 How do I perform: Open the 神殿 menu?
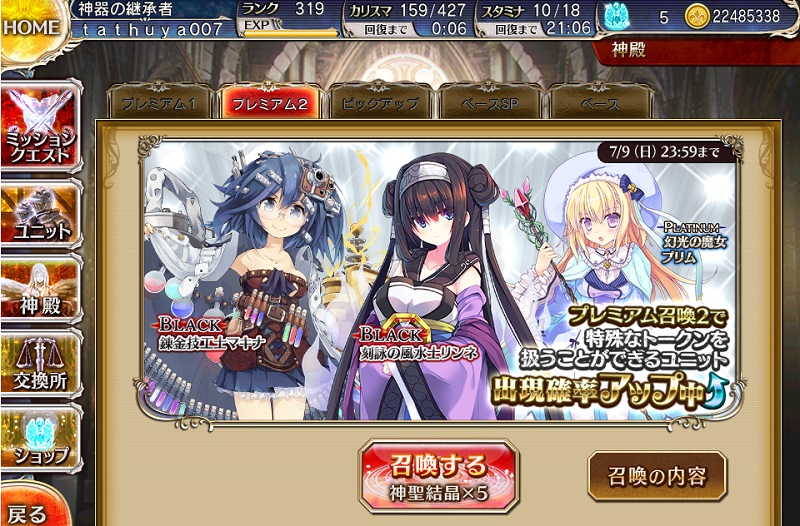[41, 290]
